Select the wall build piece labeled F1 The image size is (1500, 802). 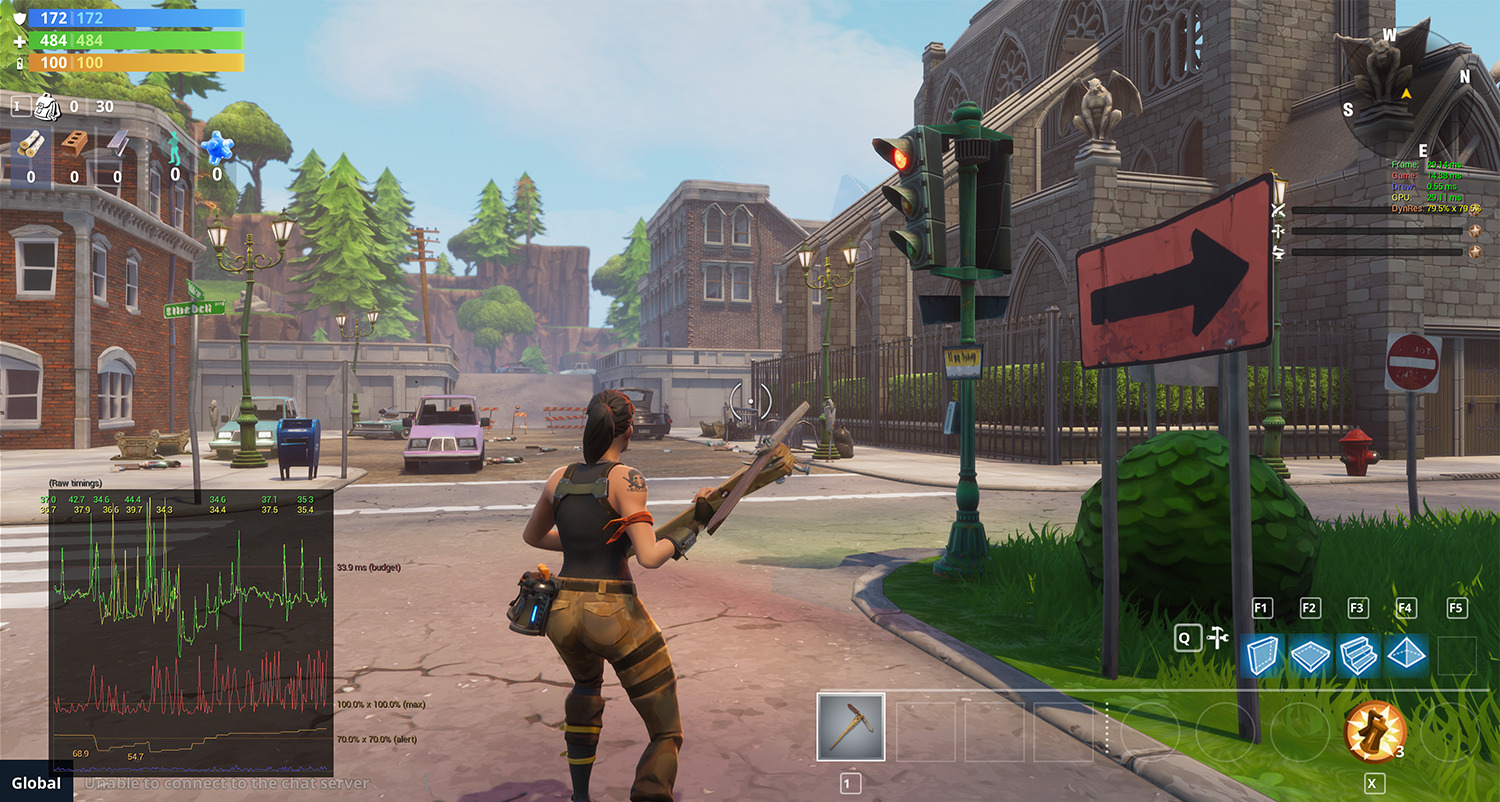(x=1262, y=652)
